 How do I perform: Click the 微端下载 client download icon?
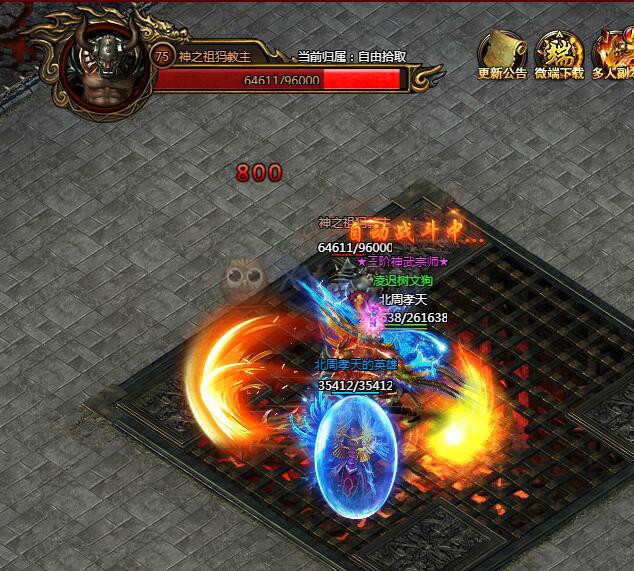point(559,52)
